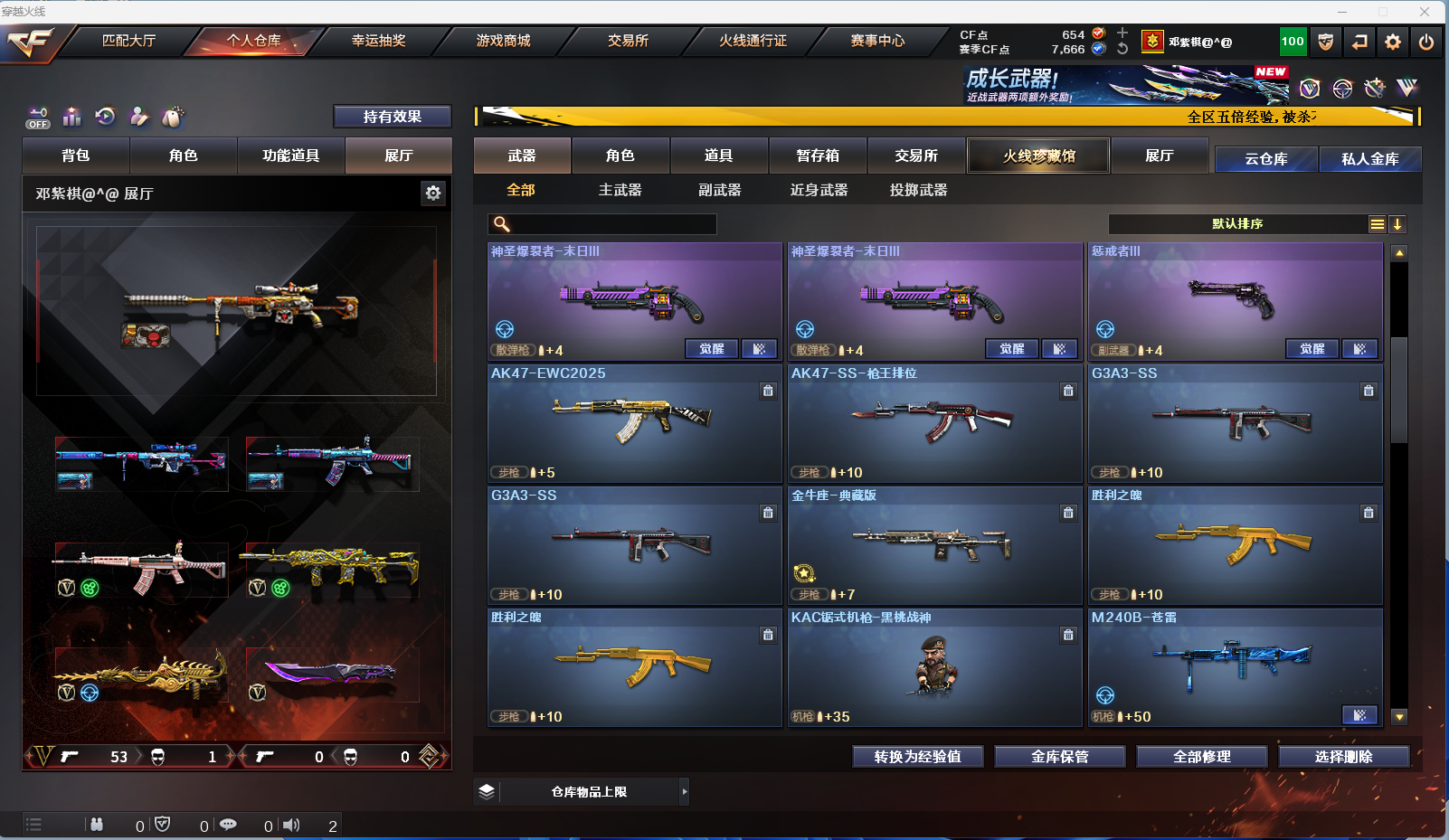
Task: Open the 火线珍藏馆 tab
Action: (x=1038, y=156)
